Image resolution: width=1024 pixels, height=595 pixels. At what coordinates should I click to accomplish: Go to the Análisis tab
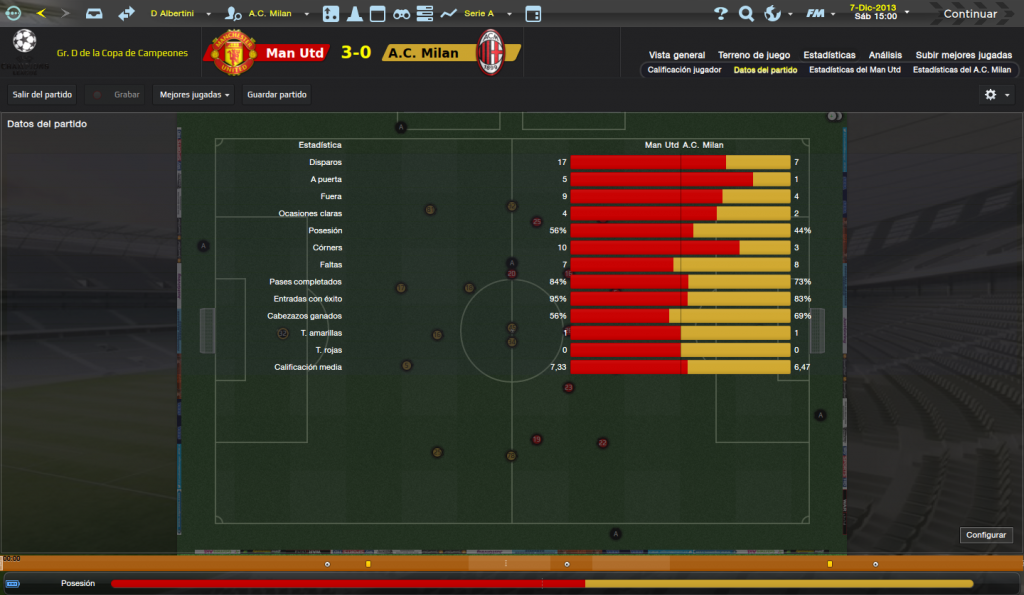coord(885,55)
